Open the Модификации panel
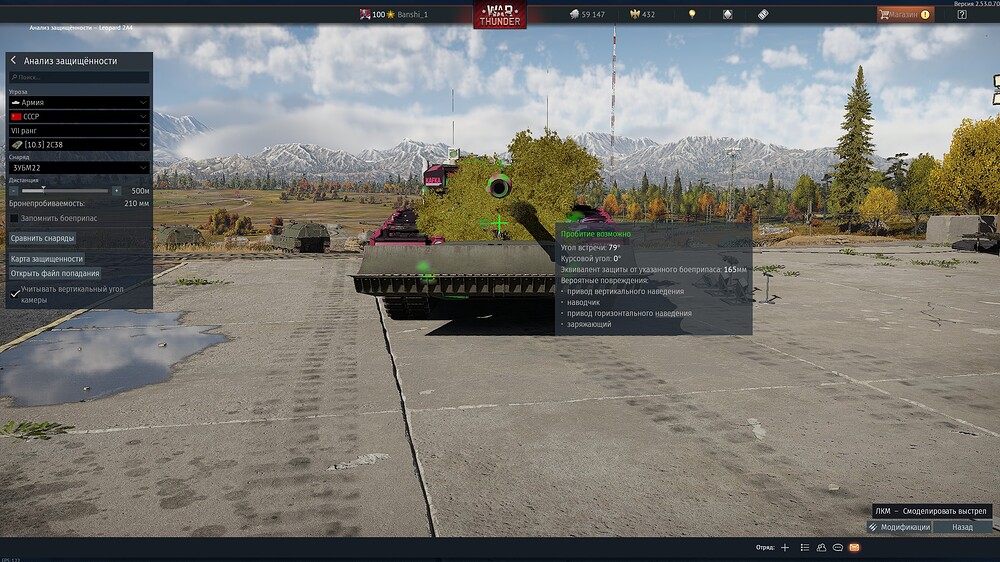The width and height of the screenshot is (1000, 562). coord(899,527)
